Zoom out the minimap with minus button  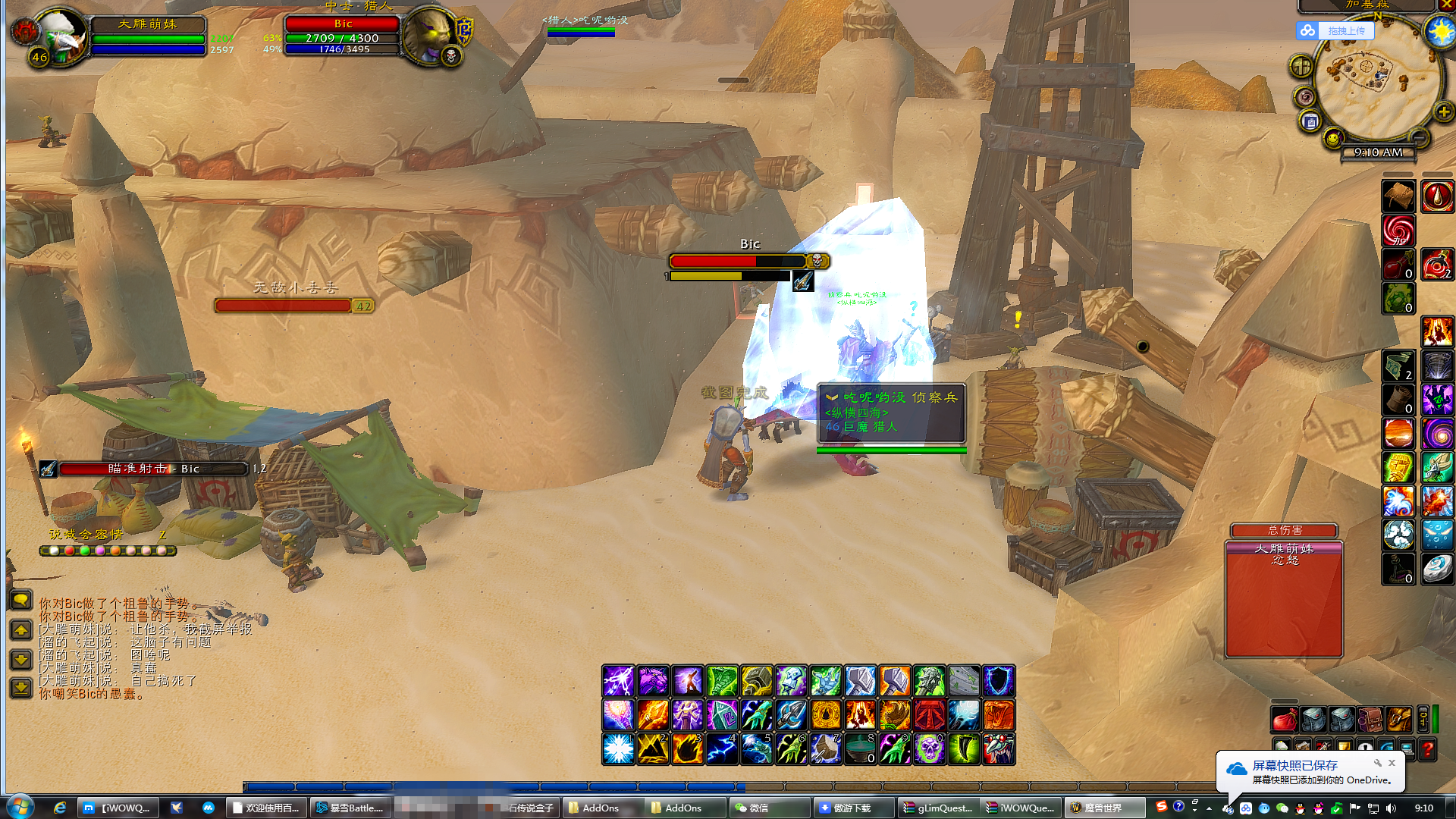(1419, 137)
